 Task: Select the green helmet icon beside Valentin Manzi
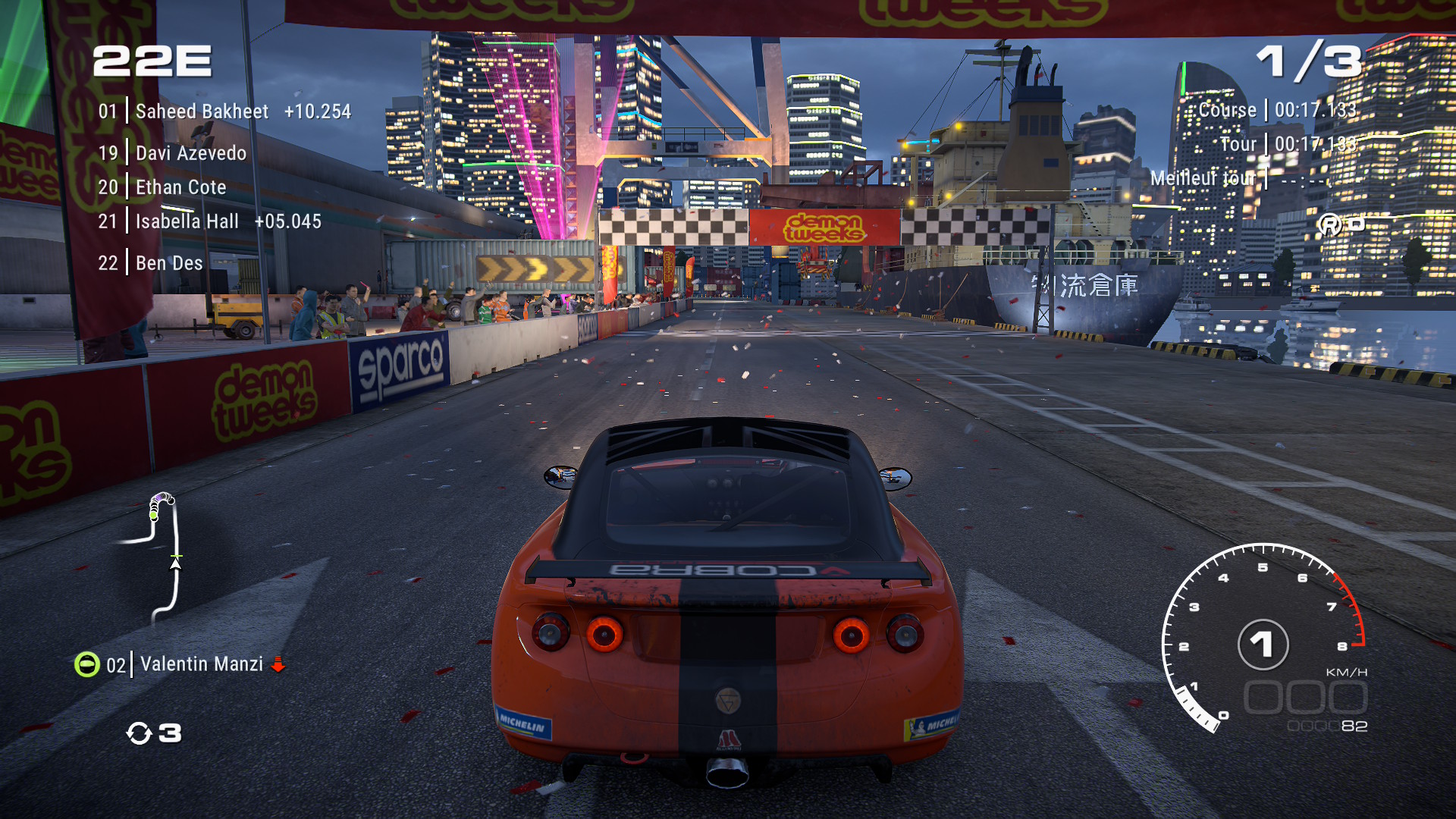[x=86, y=664]
